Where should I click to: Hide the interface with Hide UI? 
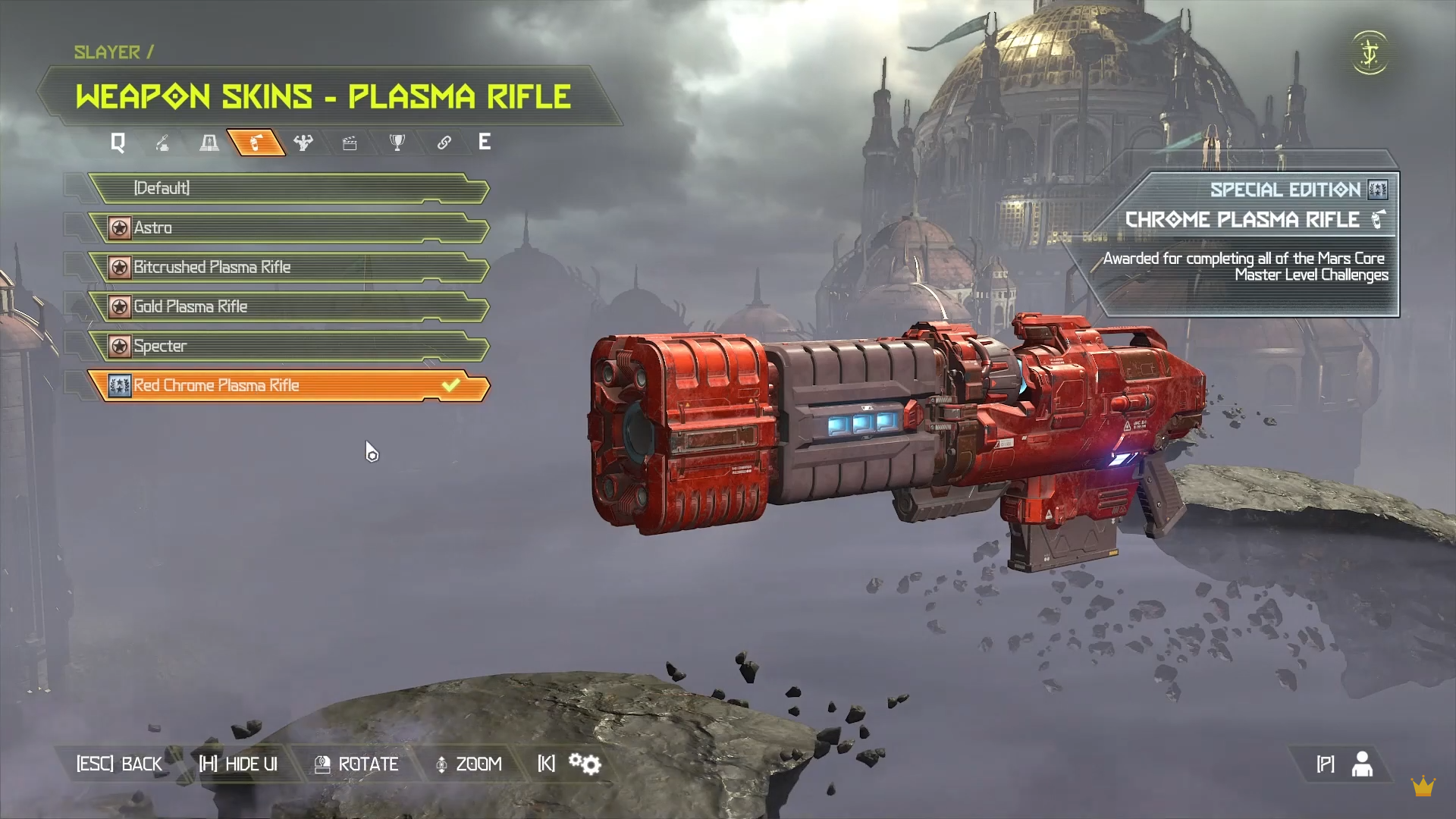pos(238,764)
